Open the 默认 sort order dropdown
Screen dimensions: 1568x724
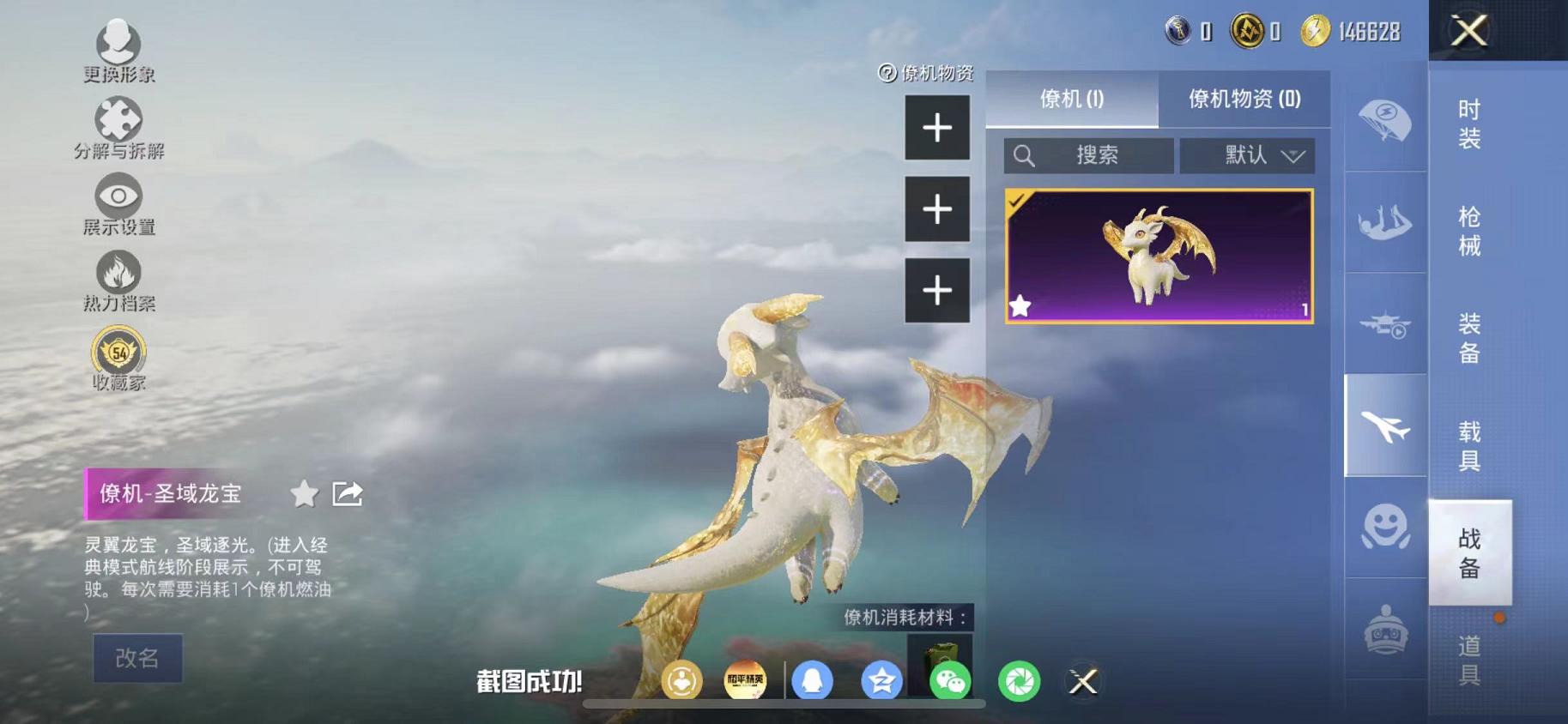pyautogui.click(x=1247, y=155)
